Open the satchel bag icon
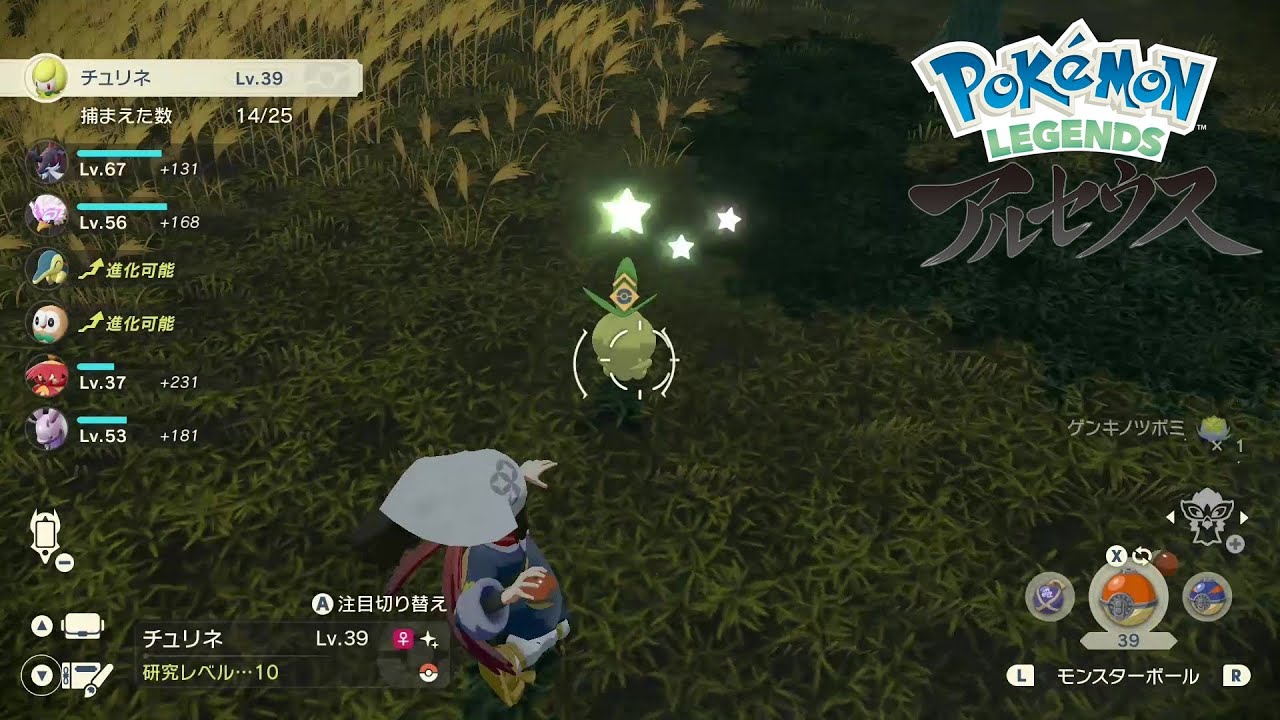The width and height of the screenshot is (1280, 720). point(81,626)
